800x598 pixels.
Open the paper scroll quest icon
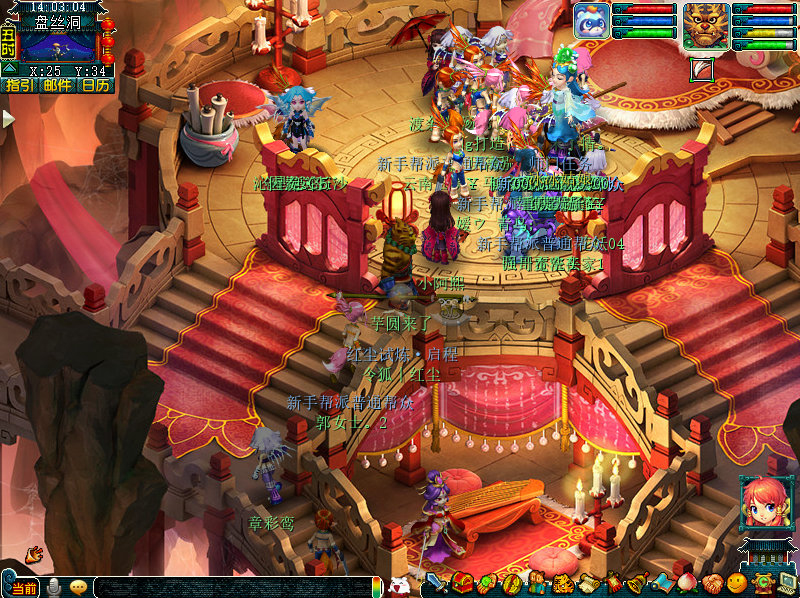587,583
